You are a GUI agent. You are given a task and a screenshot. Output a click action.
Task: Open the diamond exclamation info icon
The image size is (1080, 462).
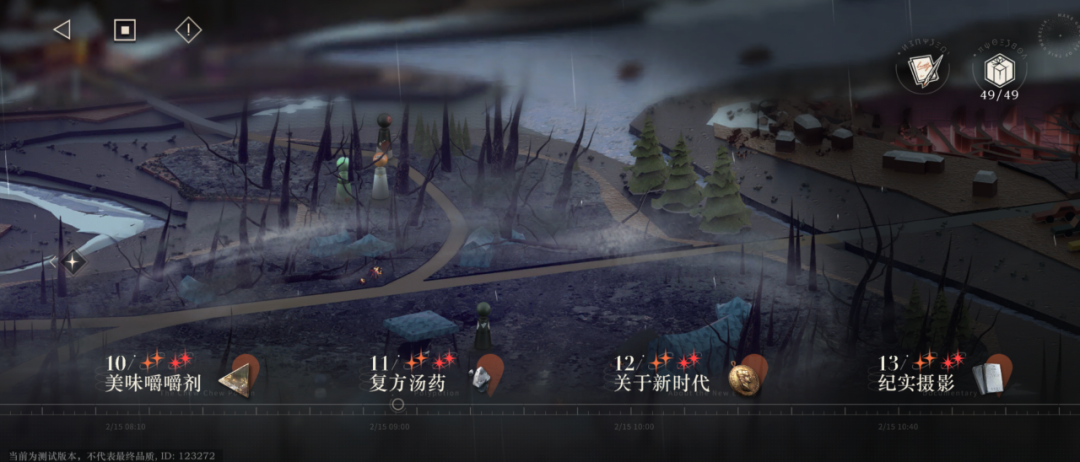point(188,30)
